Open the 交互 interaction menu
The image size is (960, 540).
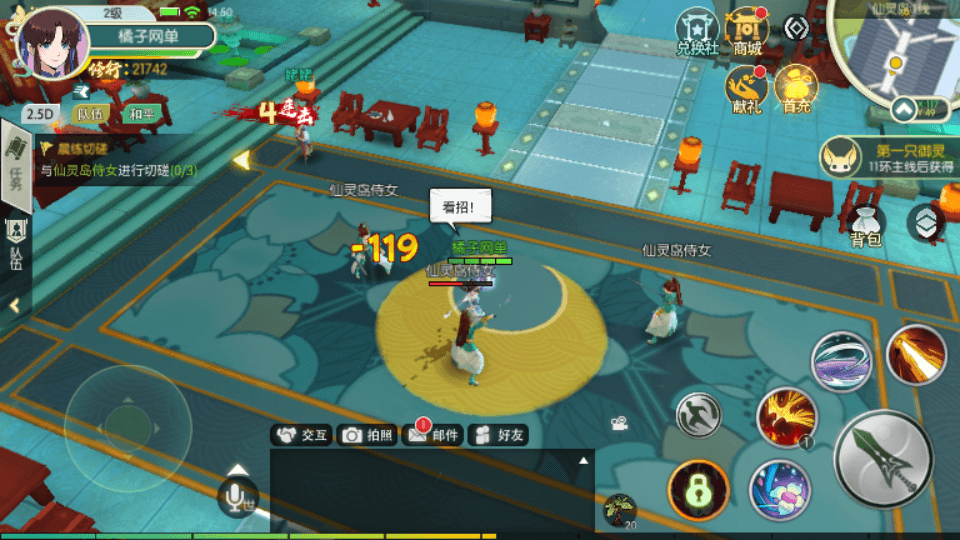click(302, 435)
